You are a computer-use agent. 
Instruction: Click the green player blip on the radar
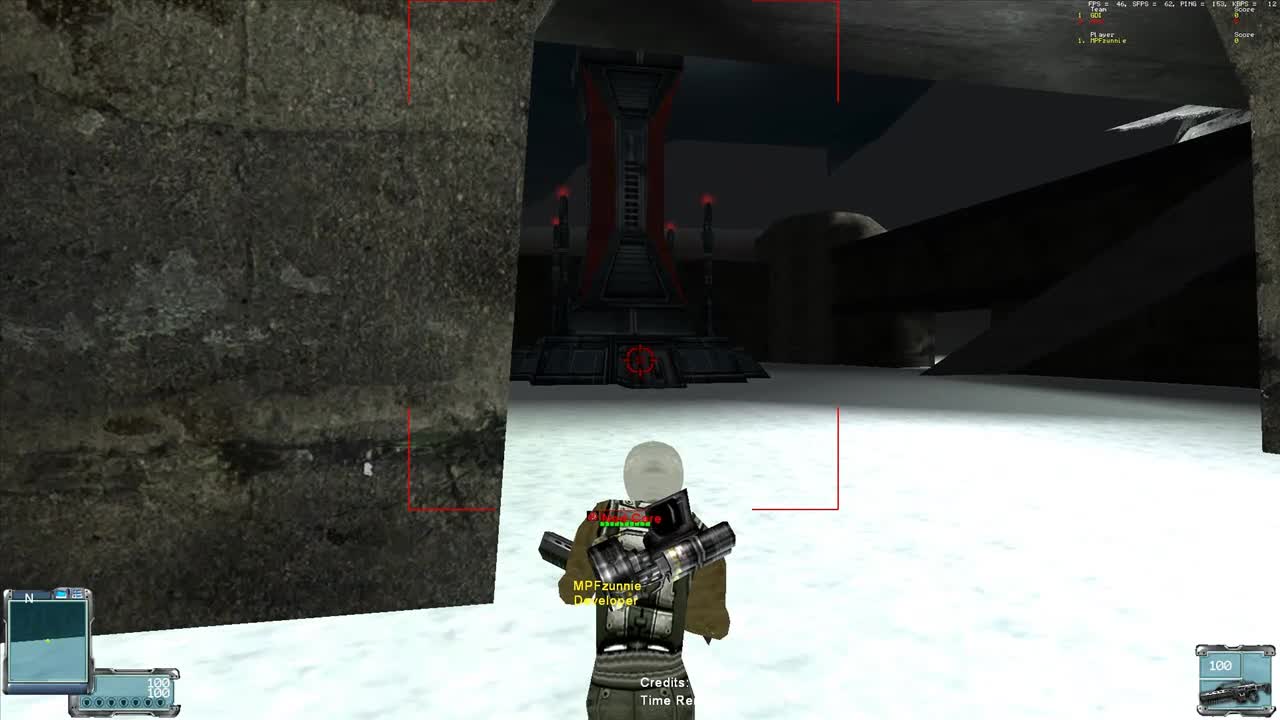(x=48, y=641)
